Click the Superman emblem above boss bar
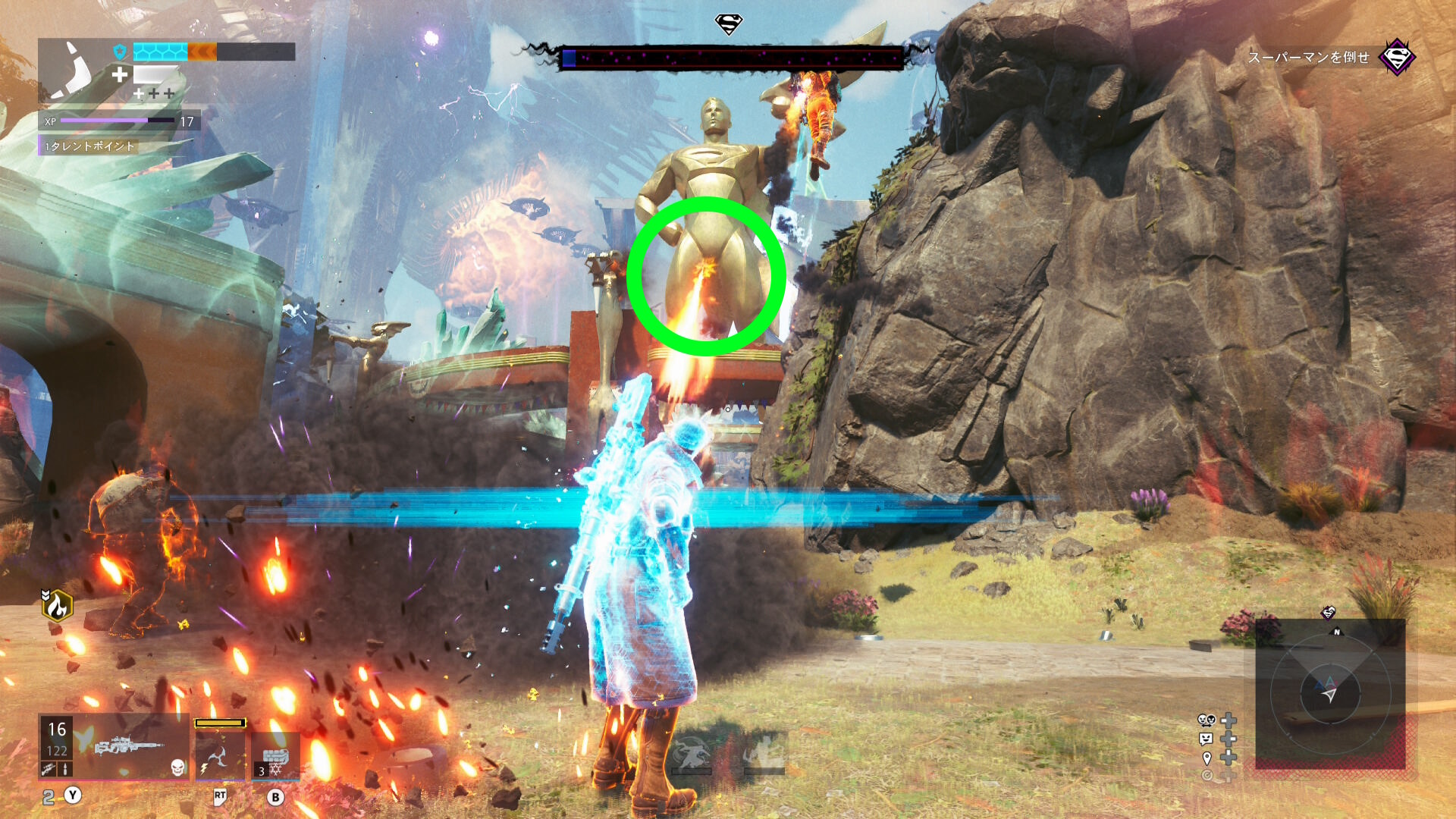This screenshot has height=819, width=1456. [729, 24]
